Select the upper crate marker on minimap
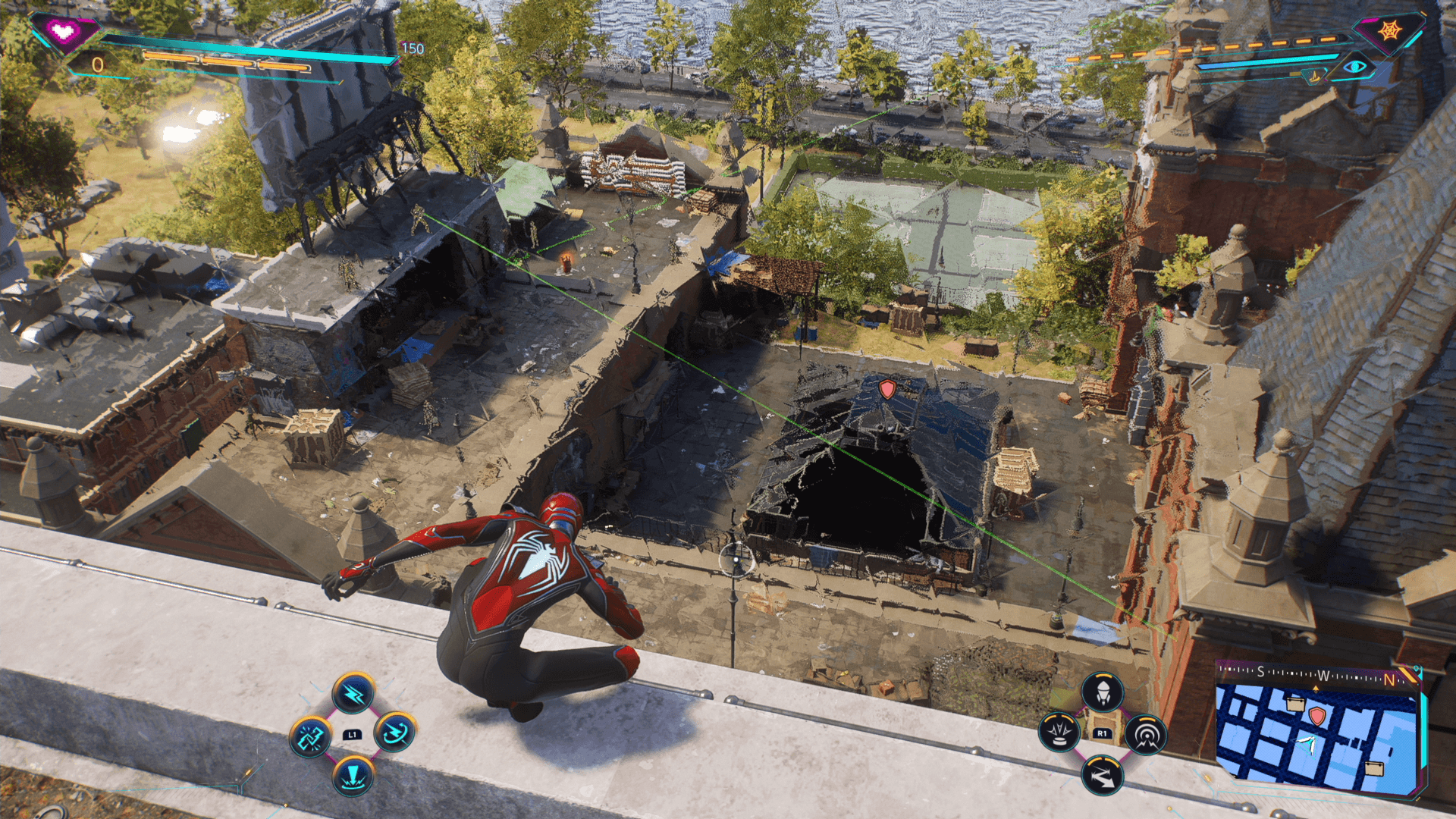This screenshot has height=819, width=1456. pos(1295,704)
